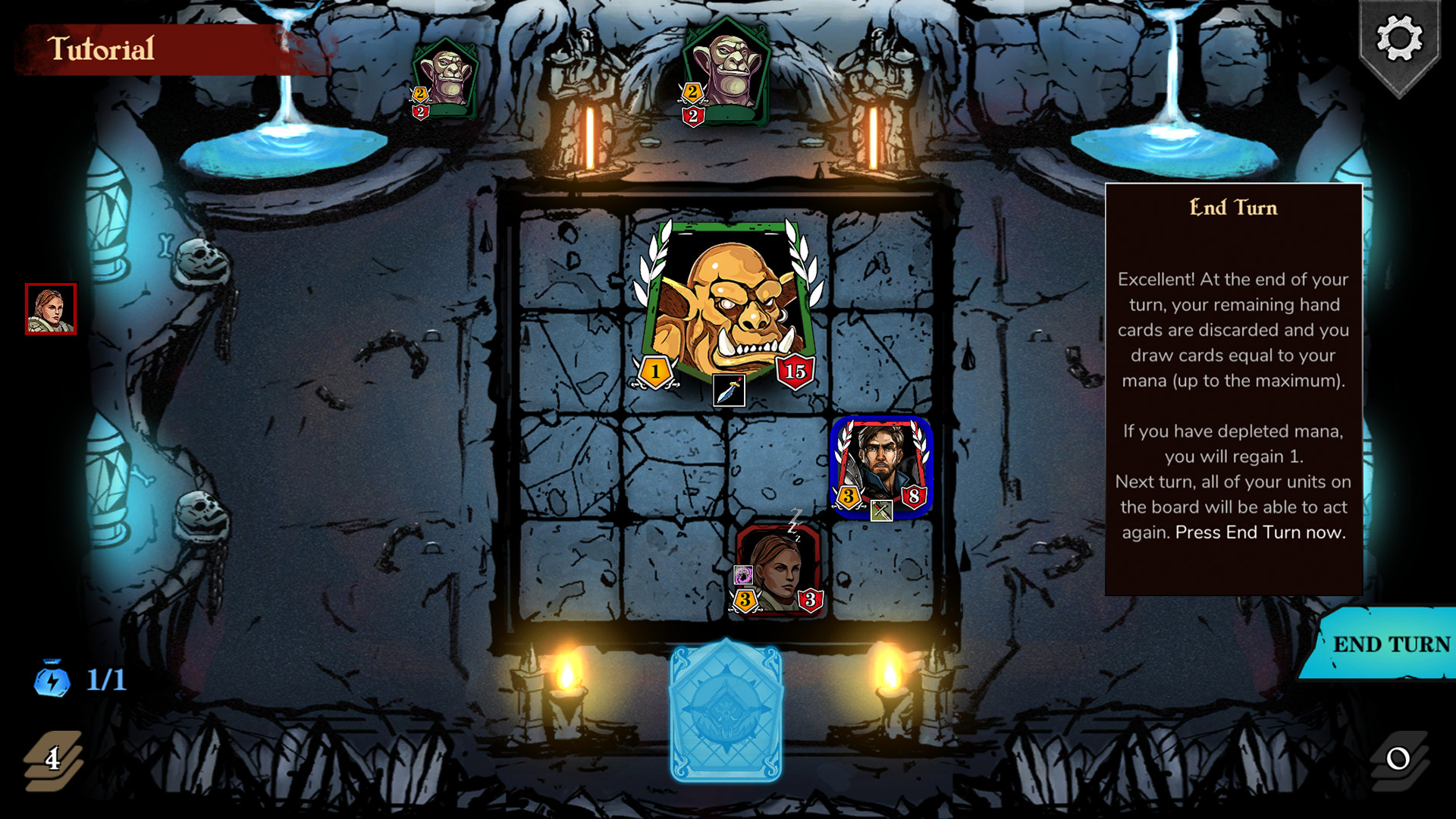Screen dimensions: 1456x819
Task: Open the draw pile icon showing 4 cards
Action: click(x=53, y=758)
